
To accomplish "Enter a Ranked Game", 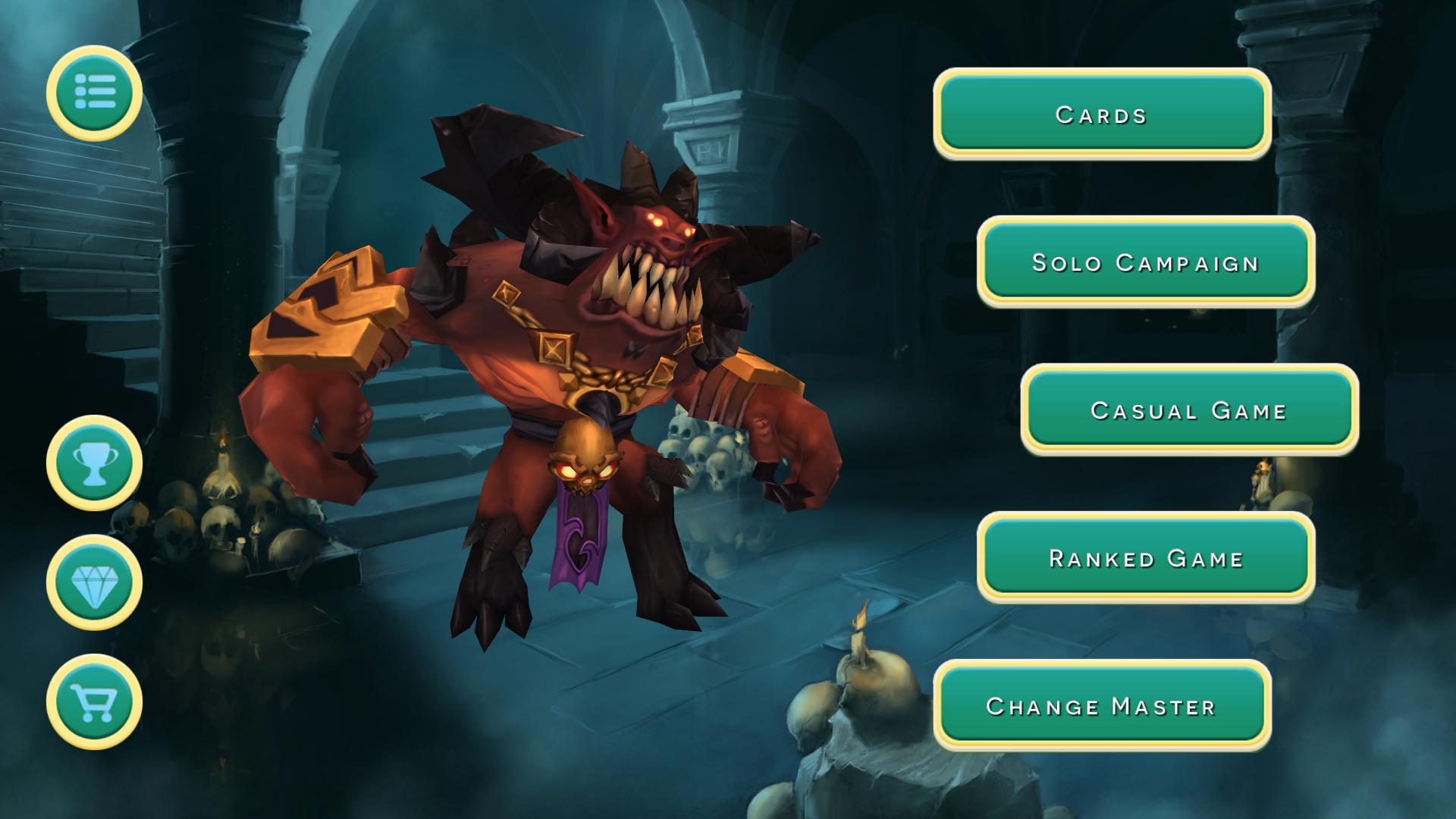I will [x=1145, y=557].
